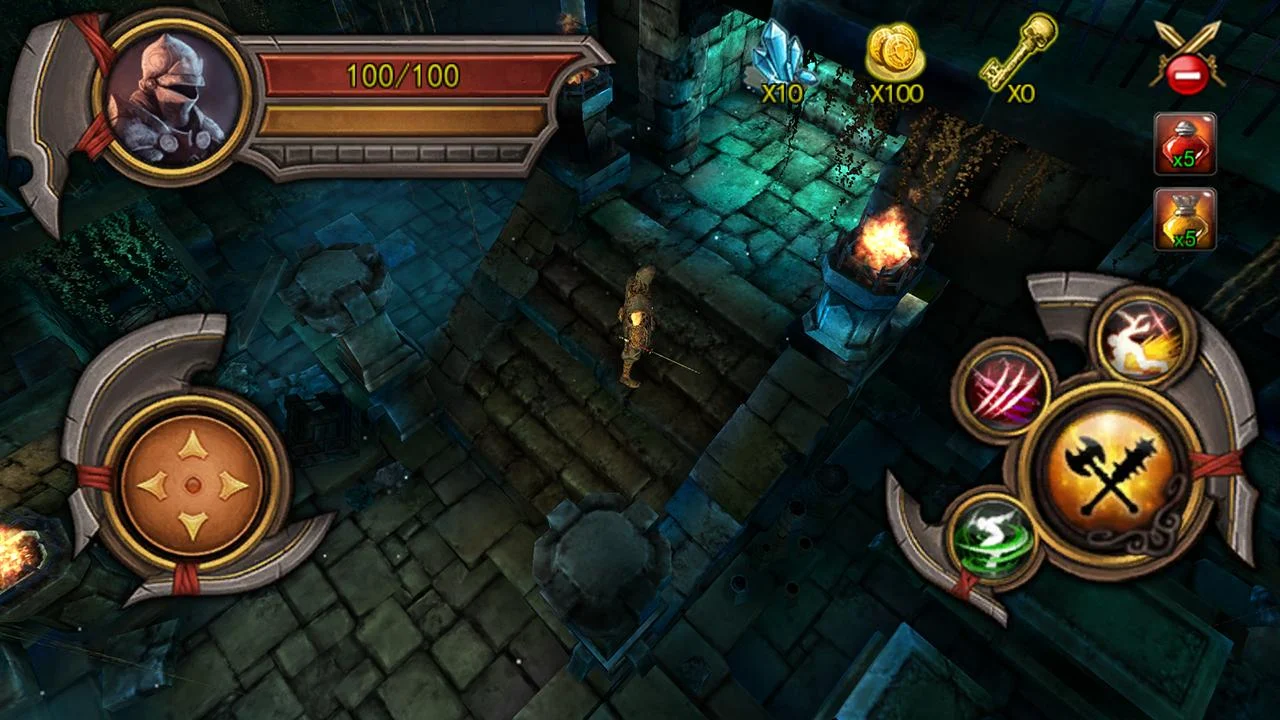Use the yellow potion
1280x720 pixels.
(1185, 219)
